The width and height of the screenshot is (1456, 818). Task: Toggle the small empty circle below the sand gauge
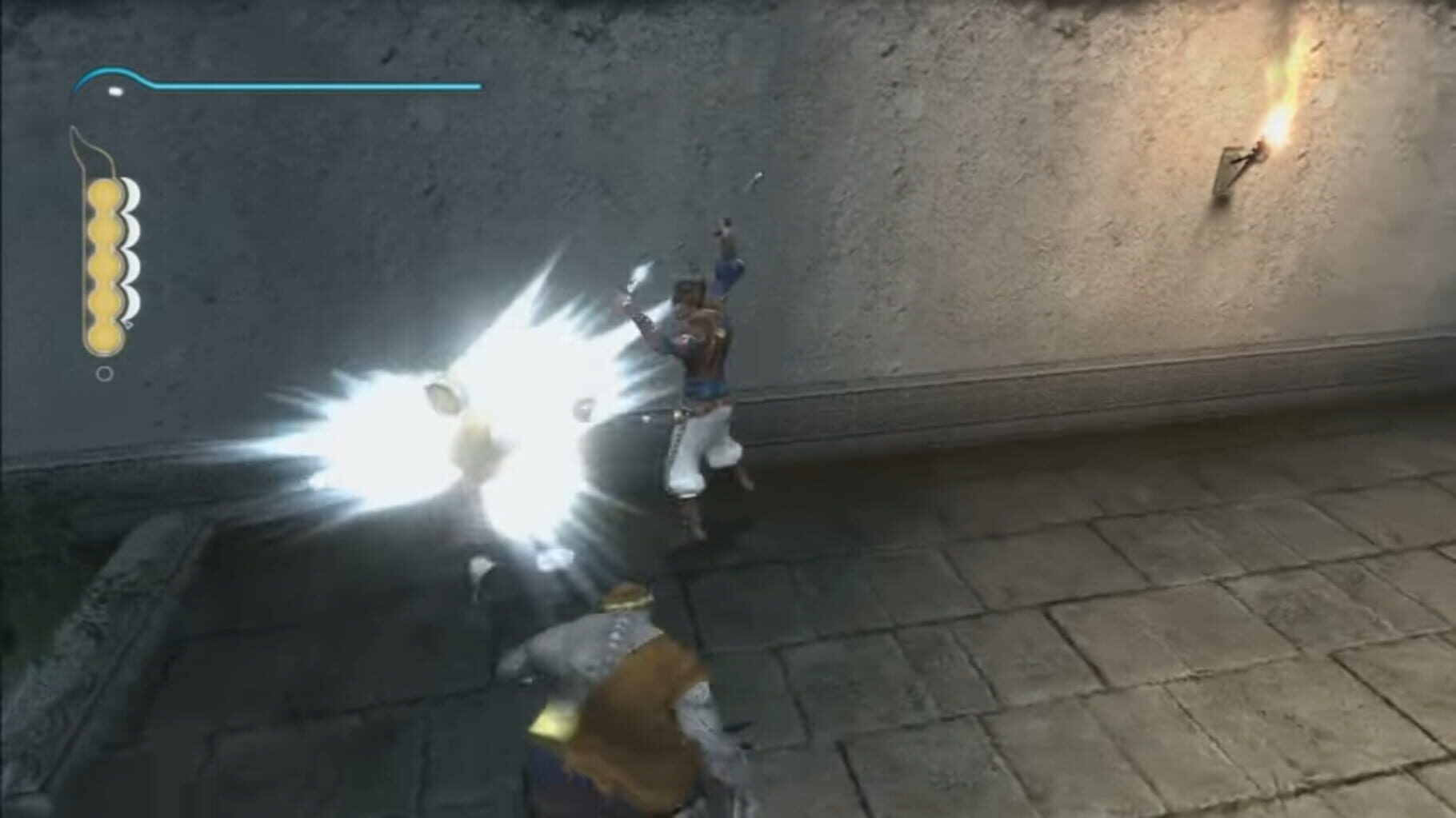point(104,373)
